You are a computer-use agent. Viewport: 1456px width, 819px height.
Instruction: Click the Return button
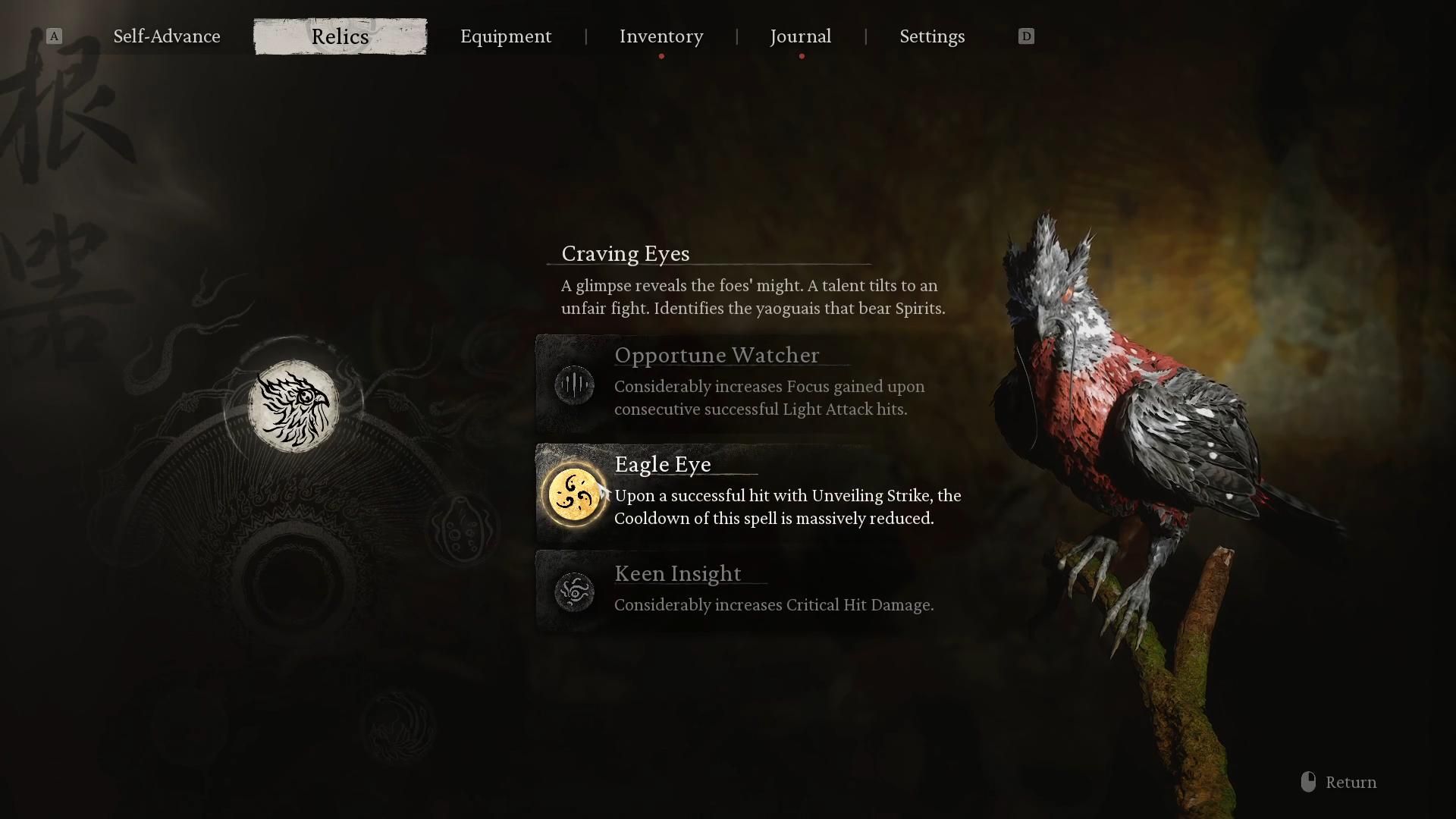(x=1351, y=782)
